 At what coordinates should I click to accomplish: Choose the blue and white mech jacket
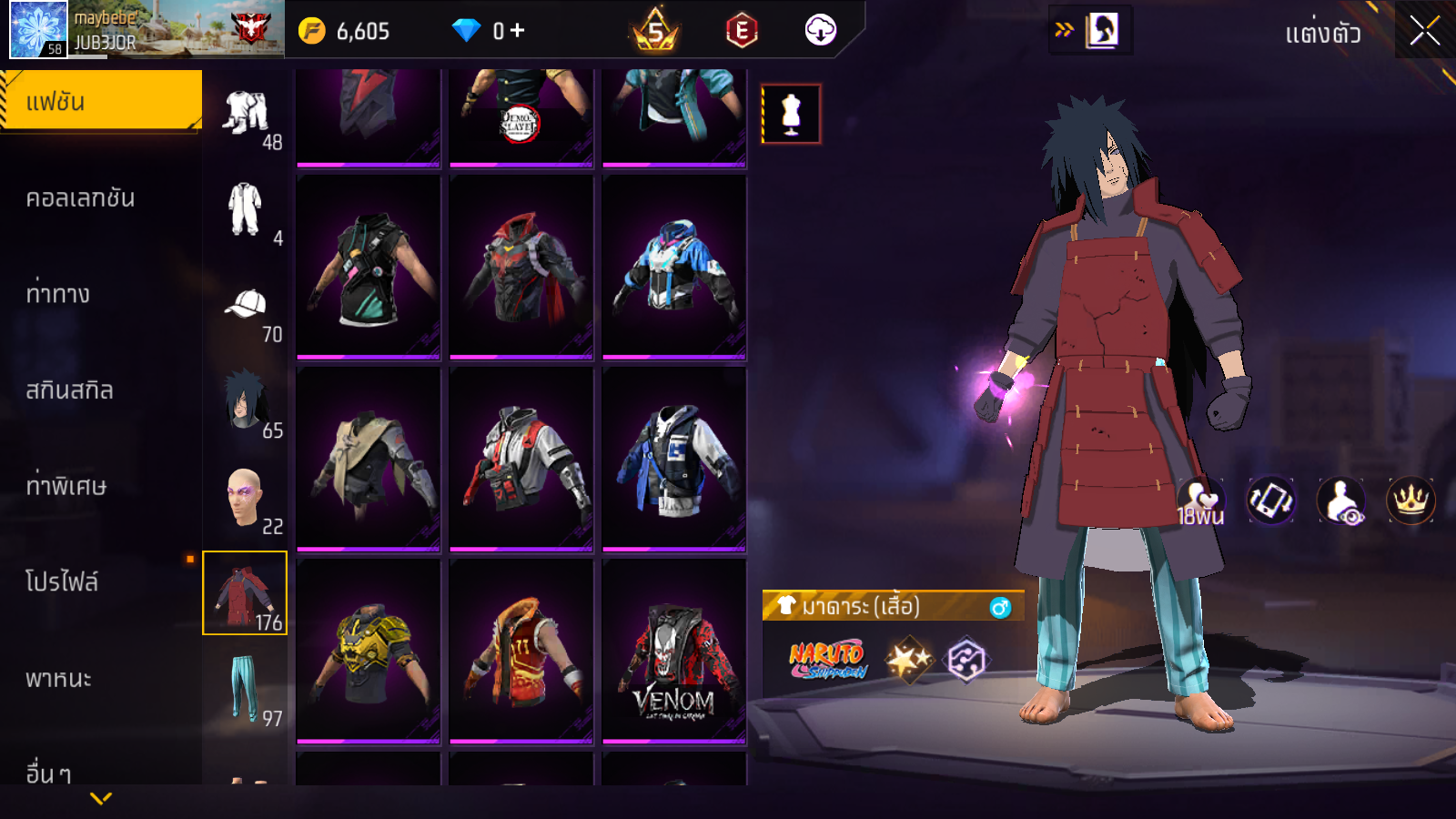click(x=673, y=266)
